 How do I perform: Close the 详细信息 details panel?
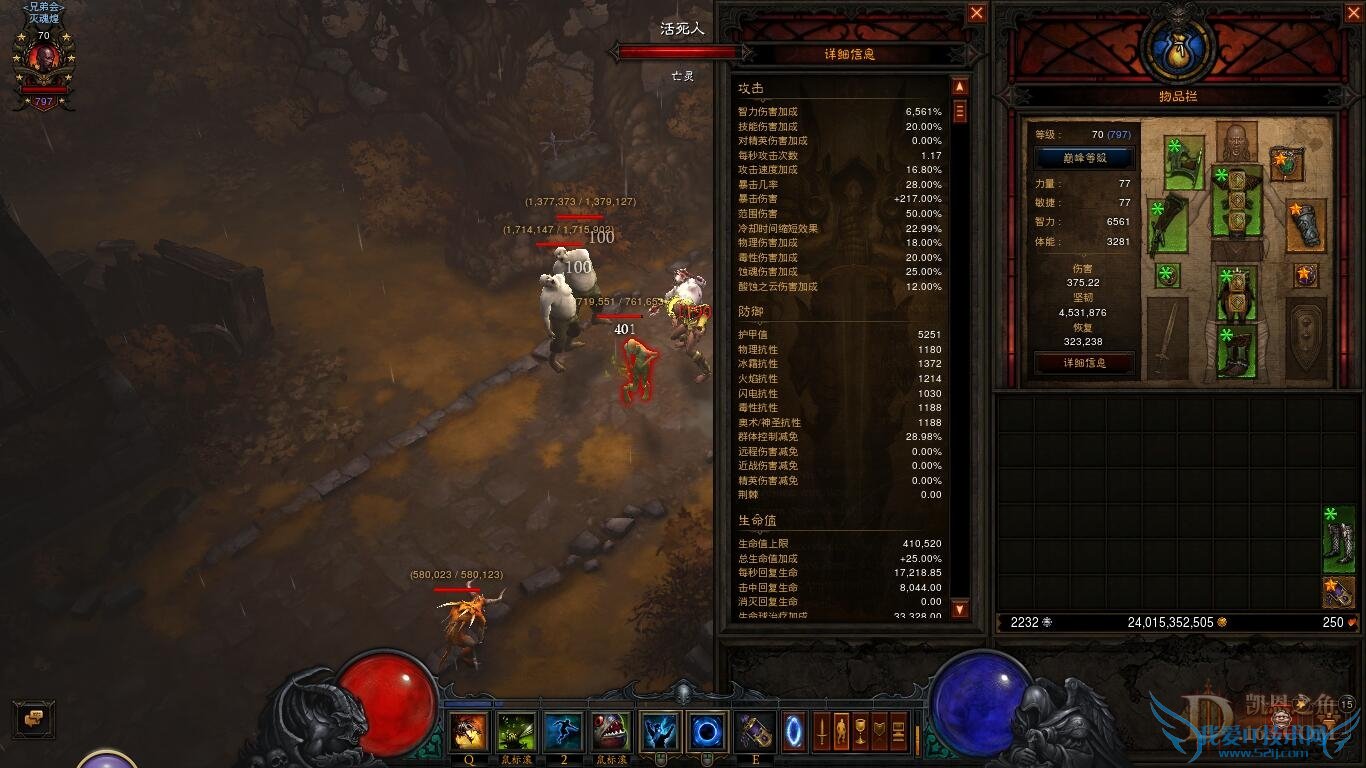[977, 13]
